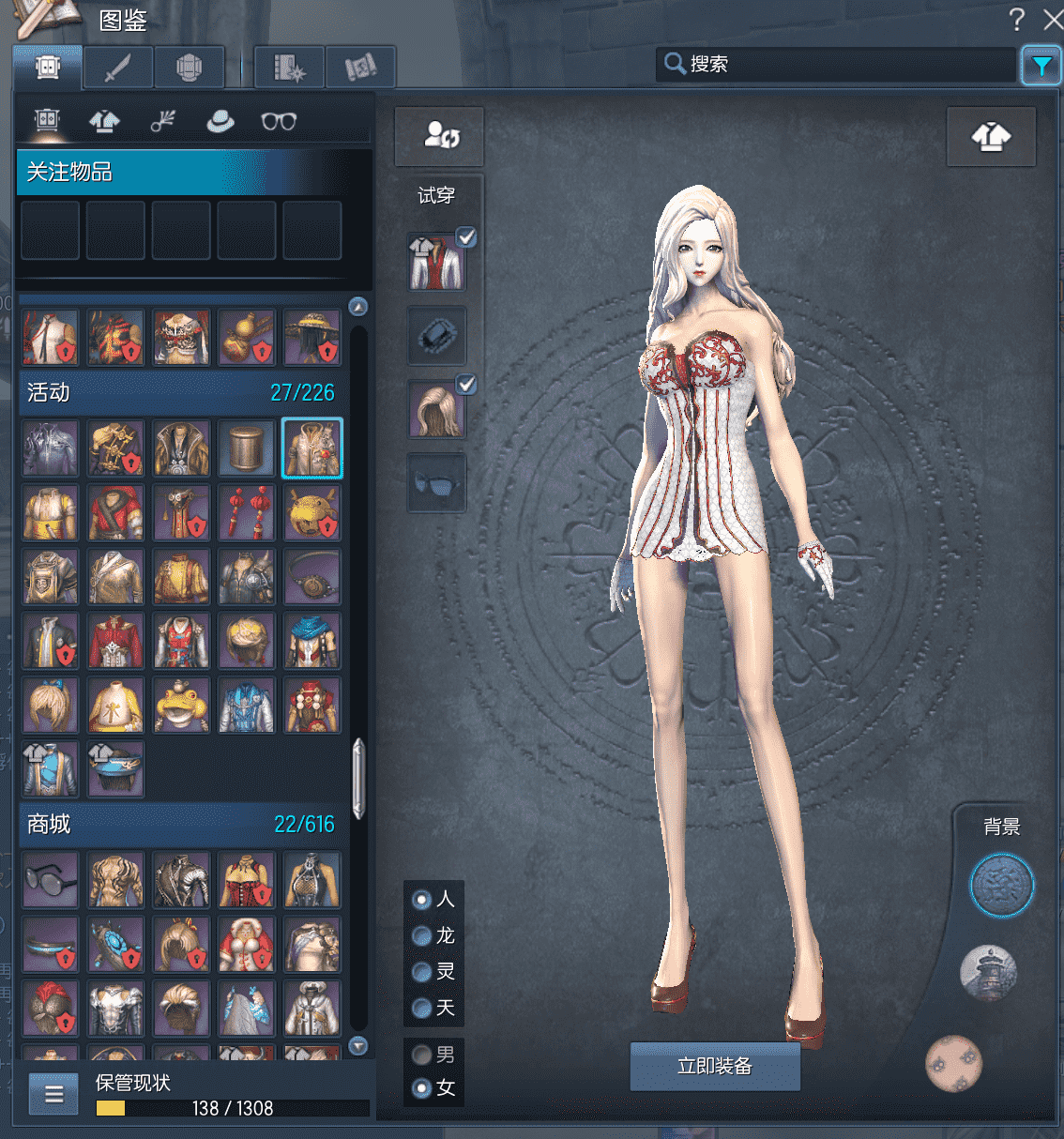Filter by hat subcategory icon
Screen dimensions: 1064x1139
220,121
